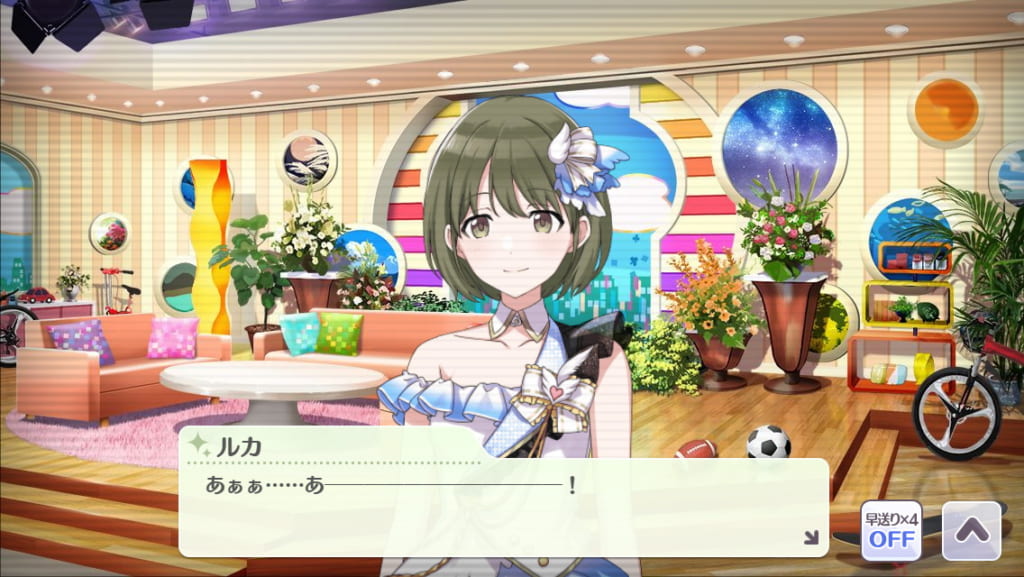Toggle the fast-forward ×4 OFF button
Screen dimensions: 1024x577
pos(891,530)
